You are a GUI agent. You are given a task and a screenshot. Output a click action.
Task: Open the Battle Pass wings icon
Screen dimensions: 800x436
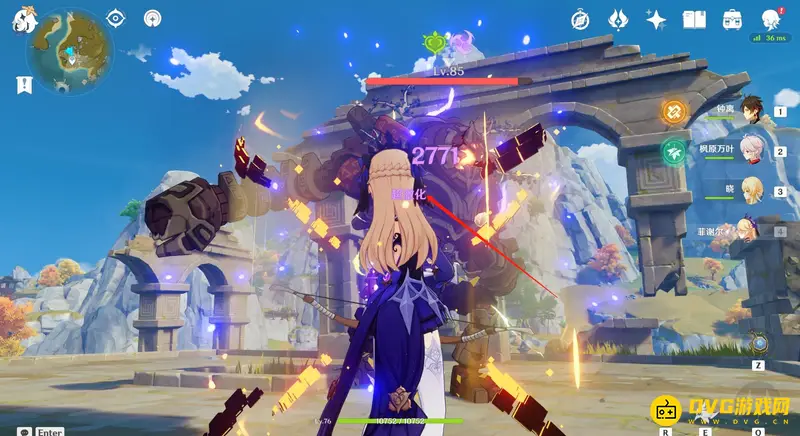coord(618,19)
